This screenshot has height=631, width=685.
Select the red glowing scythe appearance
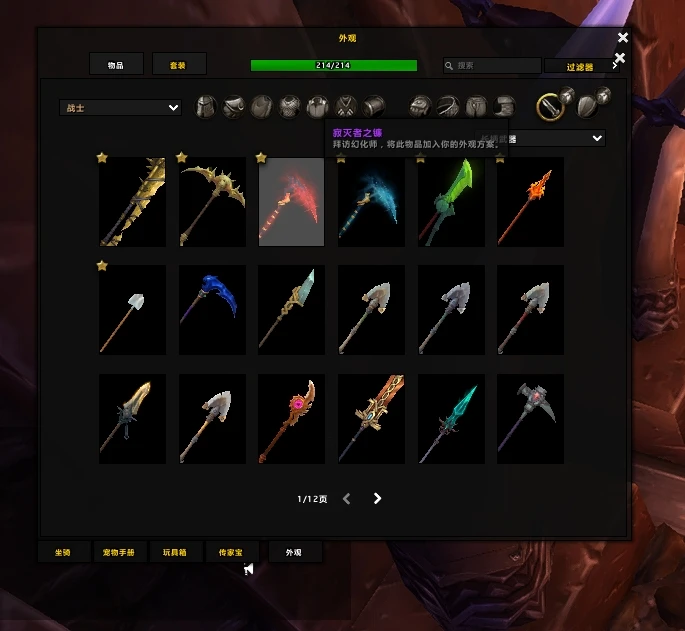[291, 202]
